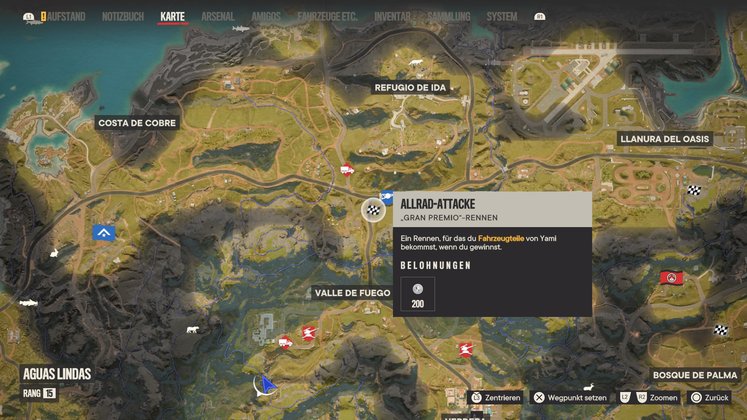Open the System tab
747x420 pixels.
(501, 17)
